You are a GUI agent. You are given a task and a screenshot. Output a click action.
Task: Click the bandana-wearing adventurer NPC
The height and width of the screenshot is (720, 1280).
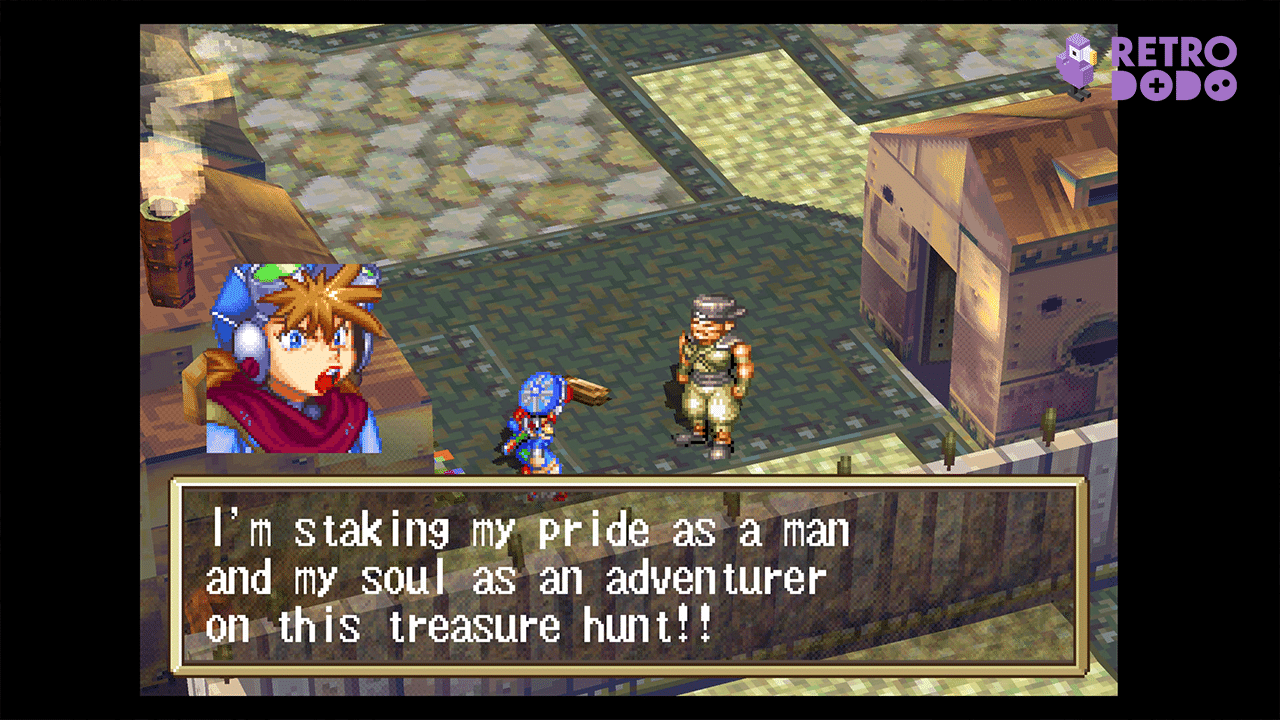(x=710, y=370)
